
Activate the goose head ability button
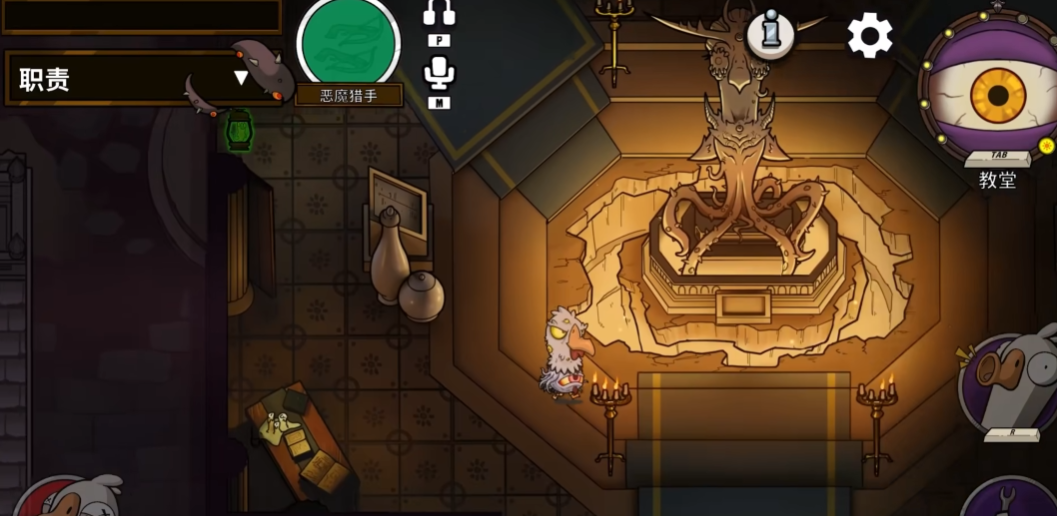[x=1012, y=385]
